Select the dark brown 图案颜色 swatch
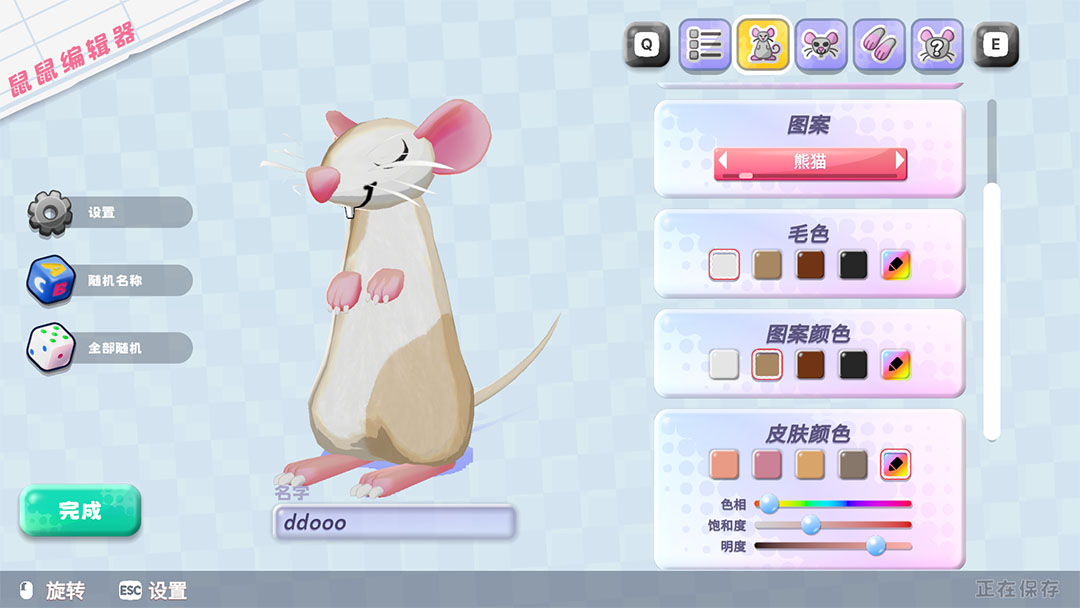 pyautogui.click(x=810, y=364)
